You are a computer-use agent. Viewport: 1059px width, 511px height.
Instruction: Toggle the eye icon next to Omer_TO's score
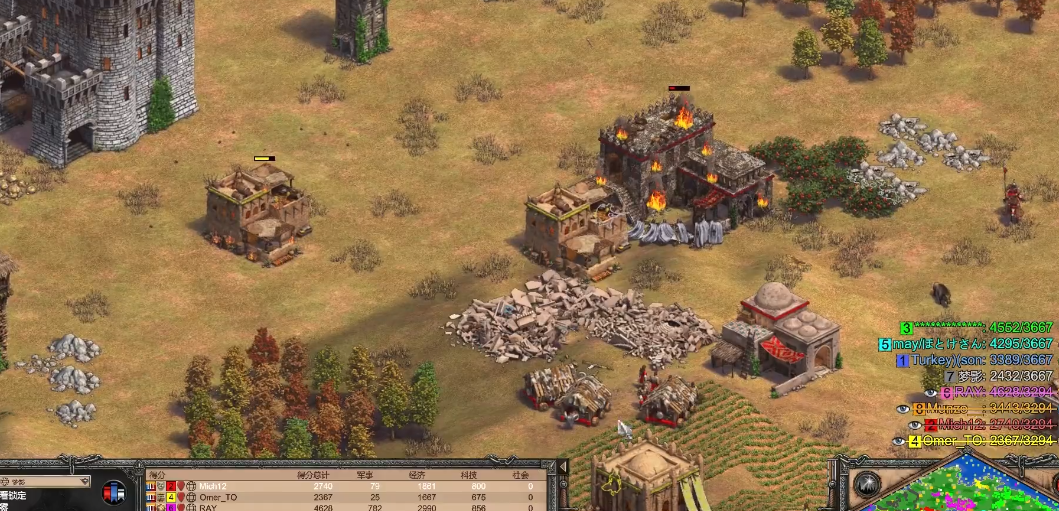coord(898,440)
